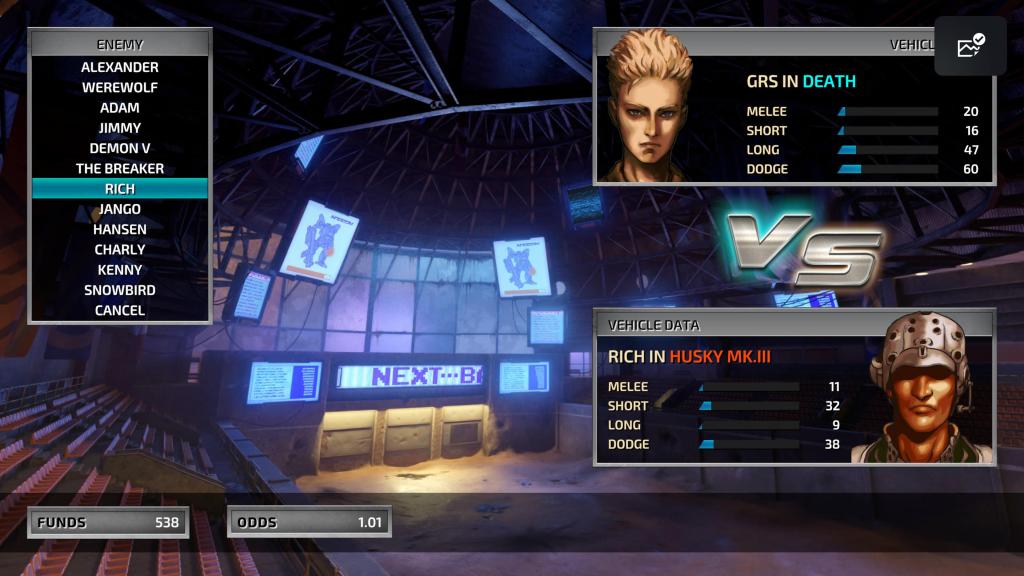Select The Breaker as opponent
The width and height of the screenshot is (1024, 576).
(x=120, y=168)
